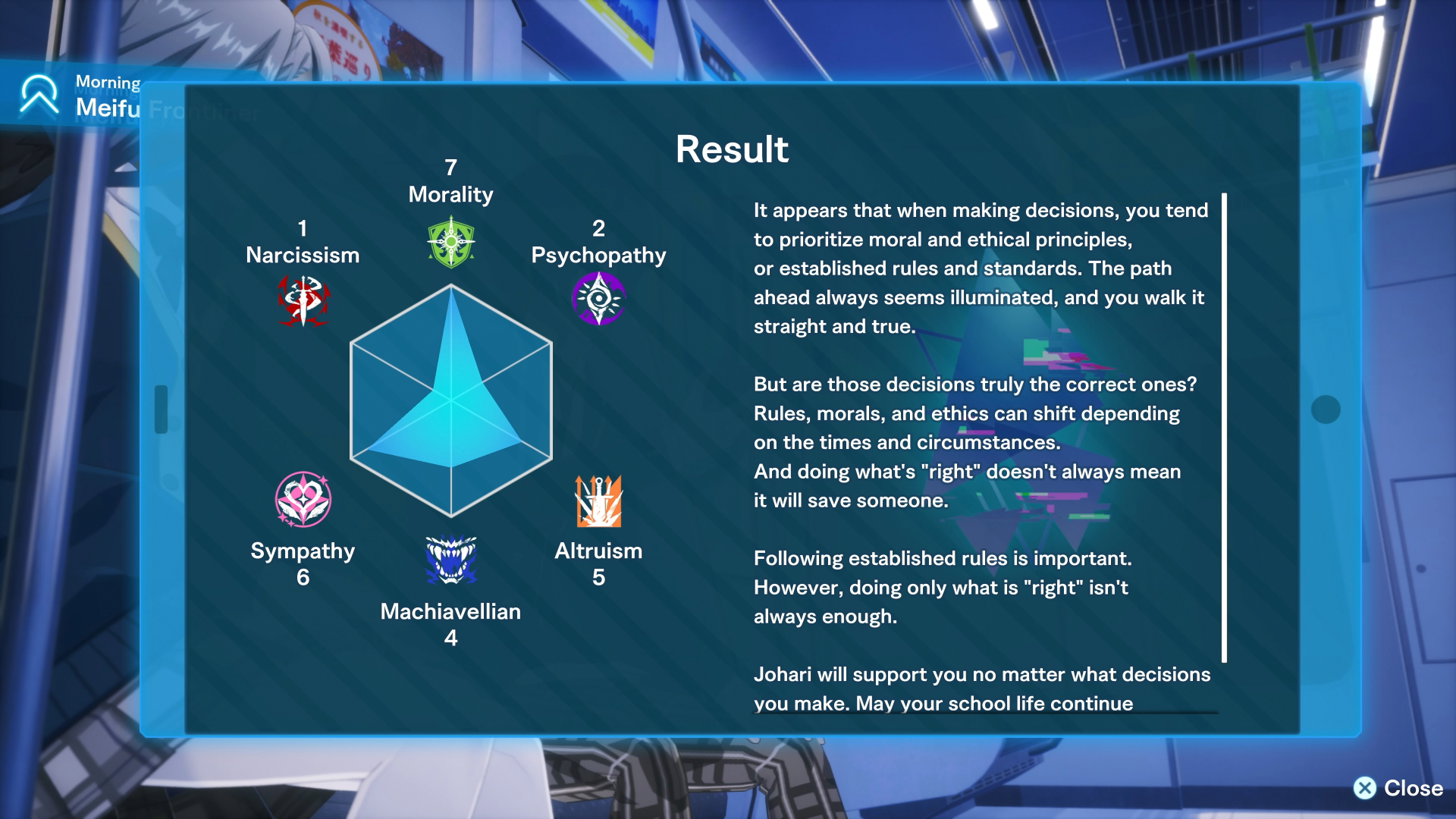Select the green Morality emblem

pyautogui.click(x=451, y=242)
